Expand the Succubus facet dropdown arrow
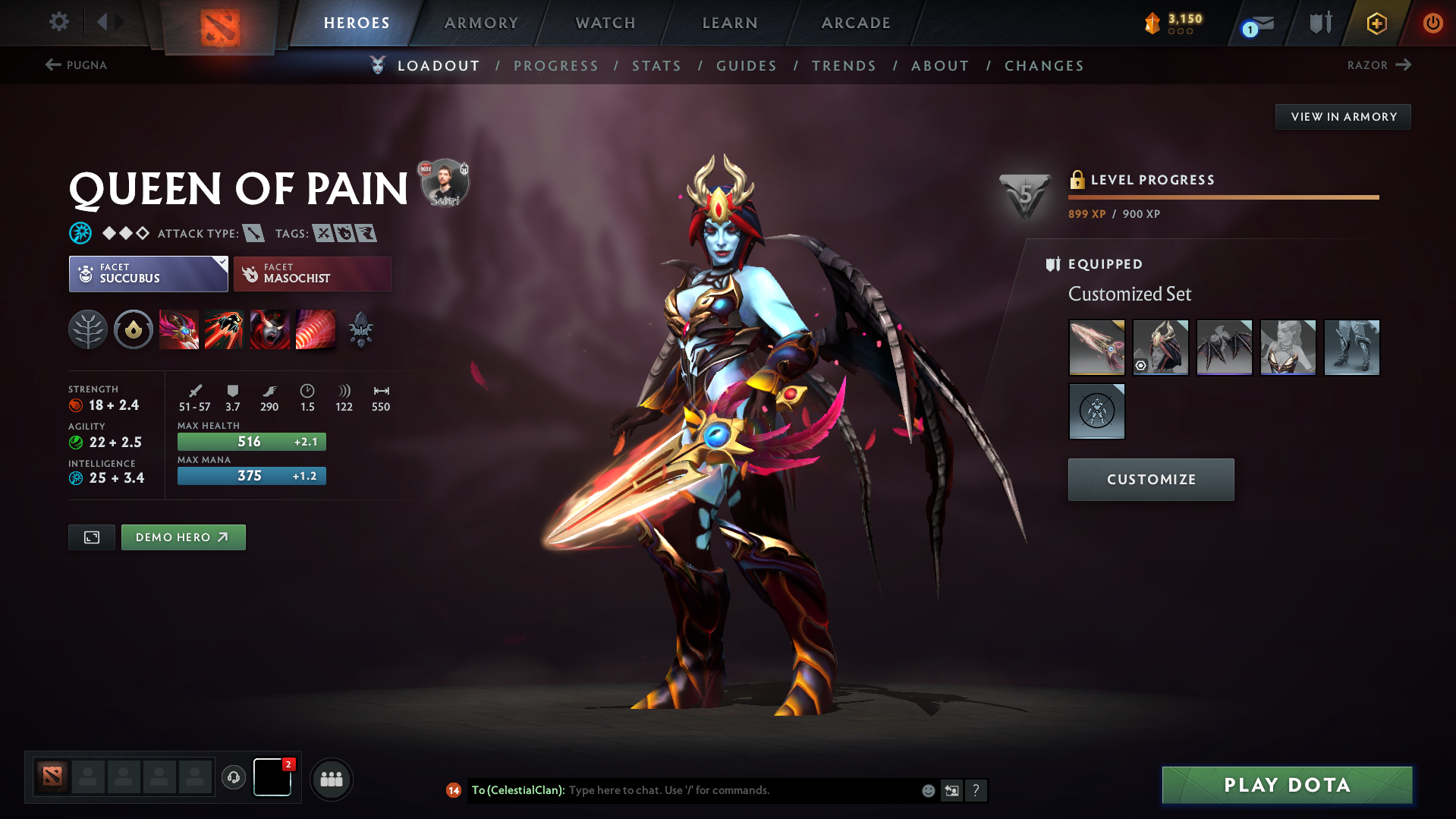The width and height of the screenshot is (1456, 819). click(x=221, y=263)
